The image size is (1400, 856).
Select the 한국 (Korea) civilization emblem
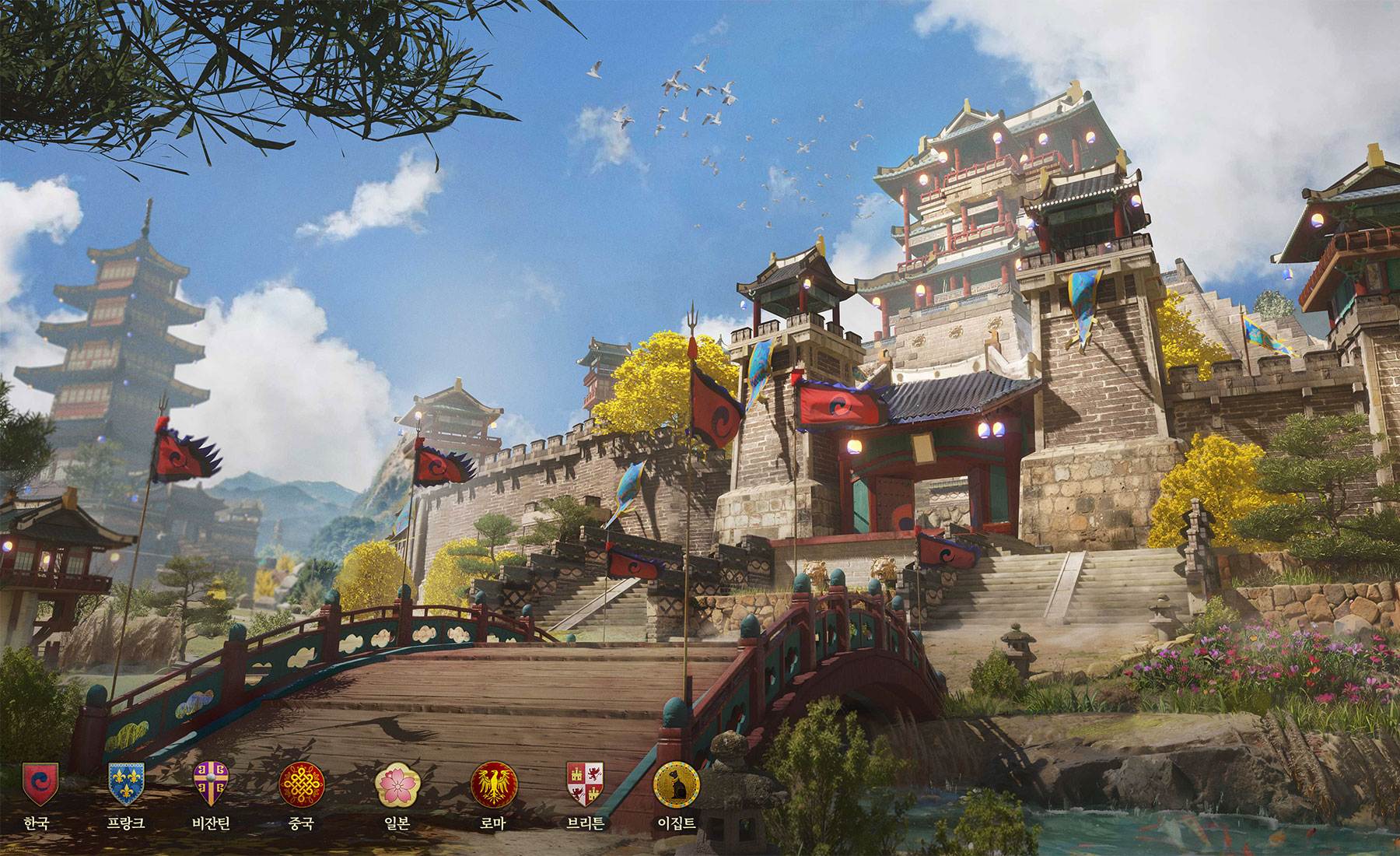click(x=39, y=783)
